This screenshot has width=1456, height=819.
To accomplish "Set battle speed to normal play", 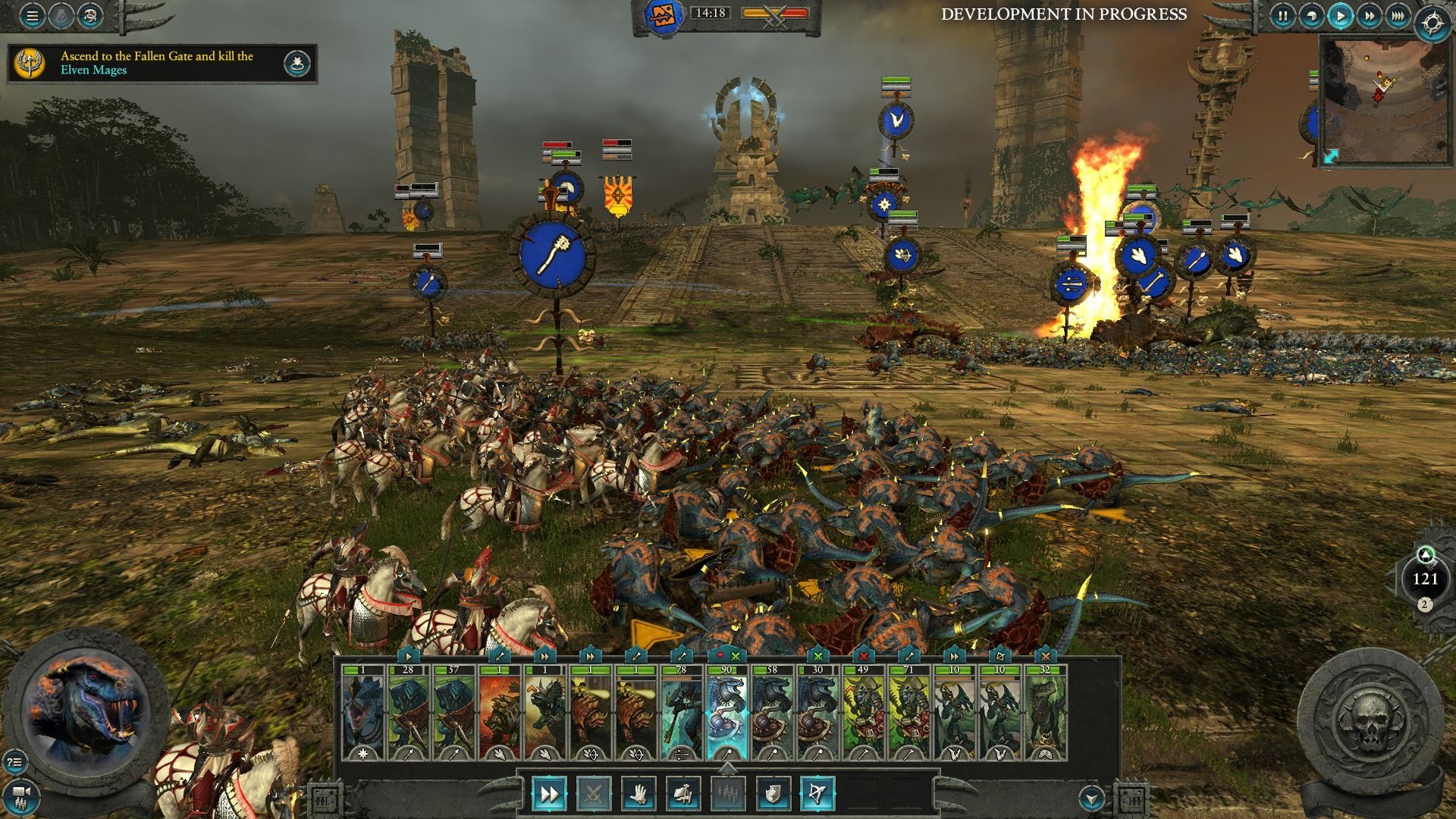I will click(1340, 15).
